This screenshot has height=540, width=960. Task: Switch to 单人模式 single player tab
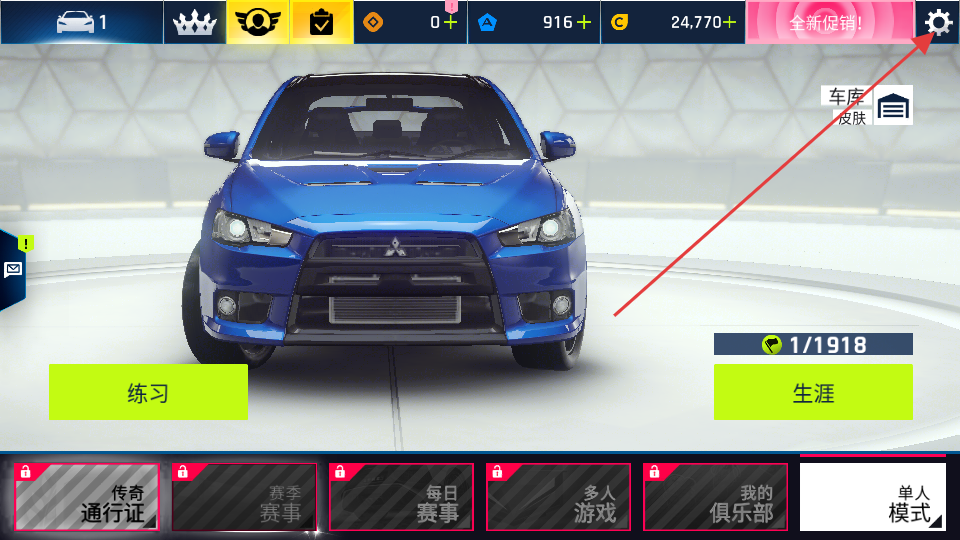(872, 497)
